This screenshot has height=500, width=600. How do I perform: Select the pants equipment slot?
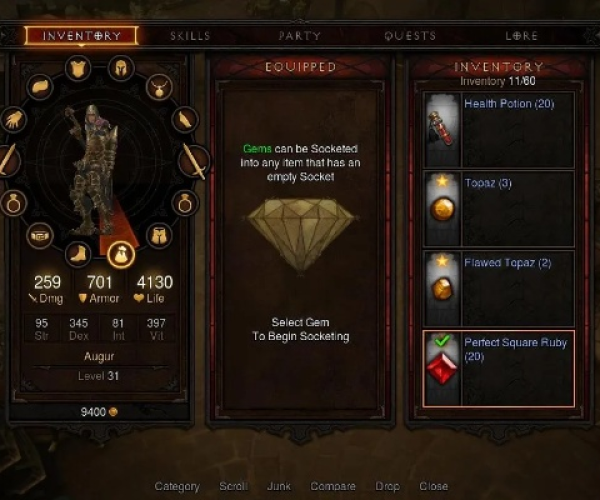[x=158, y=236]
